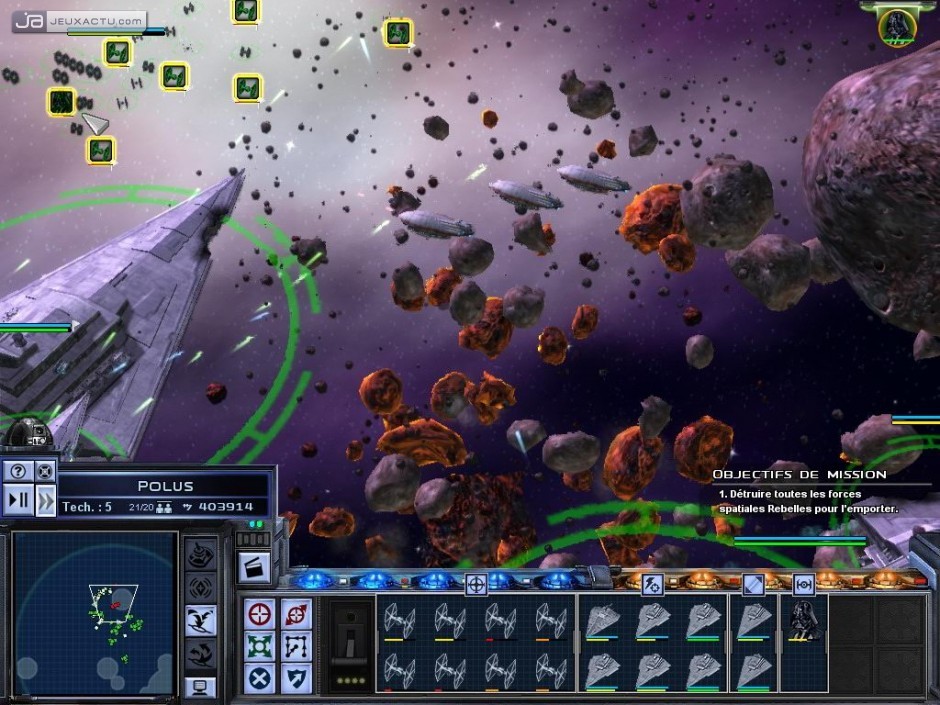Choose the attack-move crosshair with arrows command
This screenshot has width=940, height=705.
coord(296,614)
